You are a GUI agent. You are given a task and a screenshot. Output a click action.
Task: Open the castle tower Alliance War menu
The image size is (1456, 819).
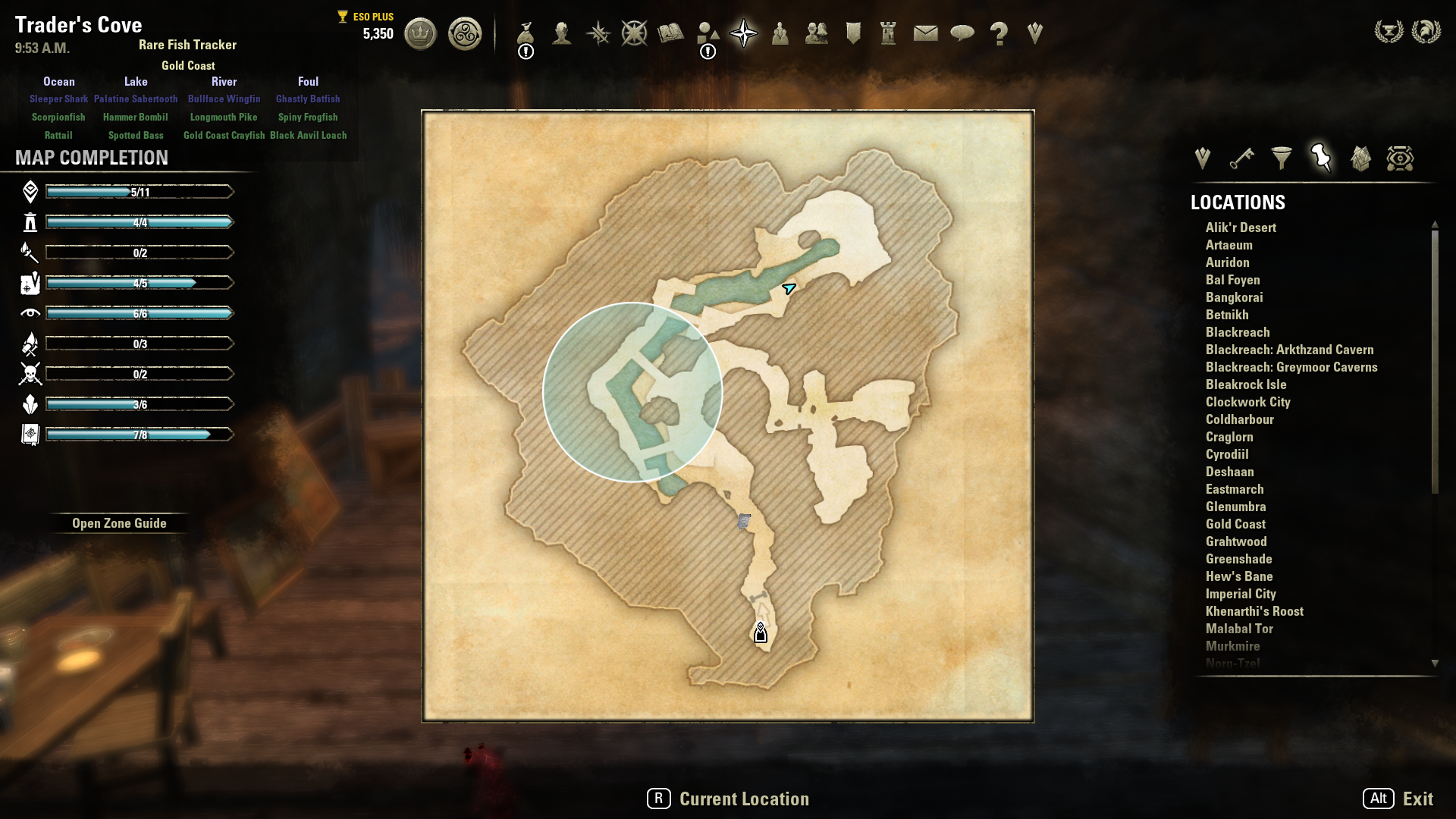pos(888,33)
